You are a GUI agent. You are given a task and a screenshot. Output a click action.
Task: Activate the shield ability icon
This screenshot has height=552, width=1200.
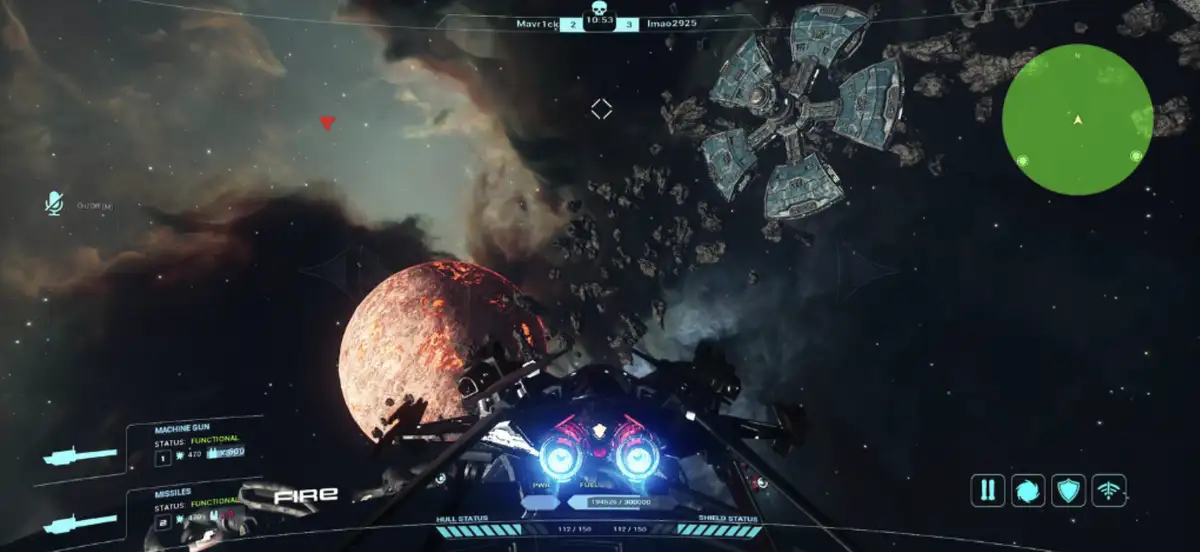(x=1069, y=490)
